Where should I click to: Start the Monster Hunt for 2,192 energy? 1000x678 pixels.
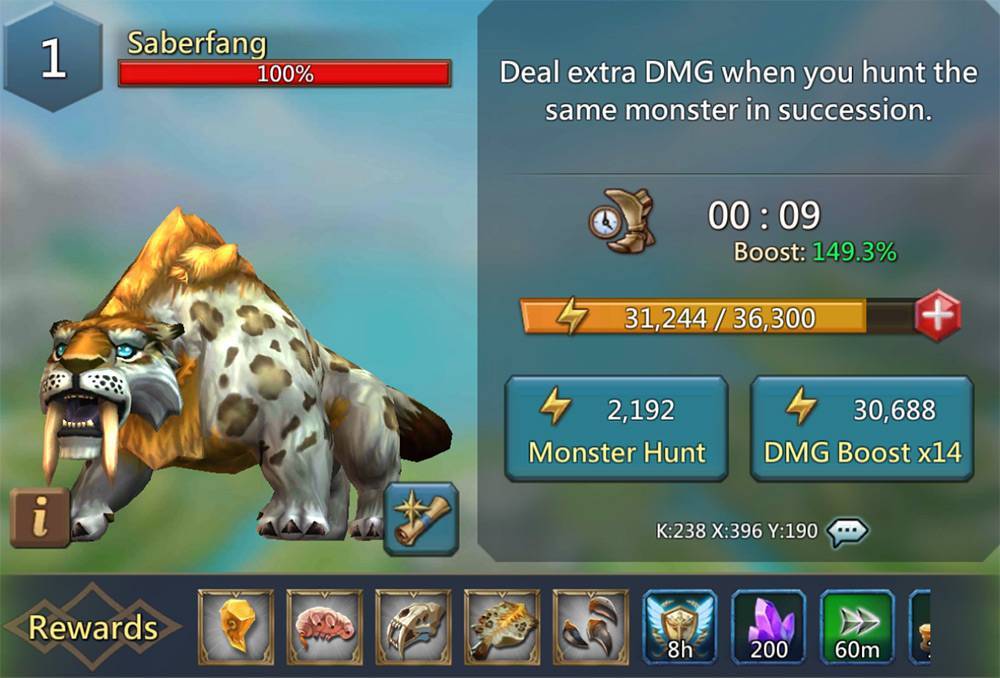point(616,429)
